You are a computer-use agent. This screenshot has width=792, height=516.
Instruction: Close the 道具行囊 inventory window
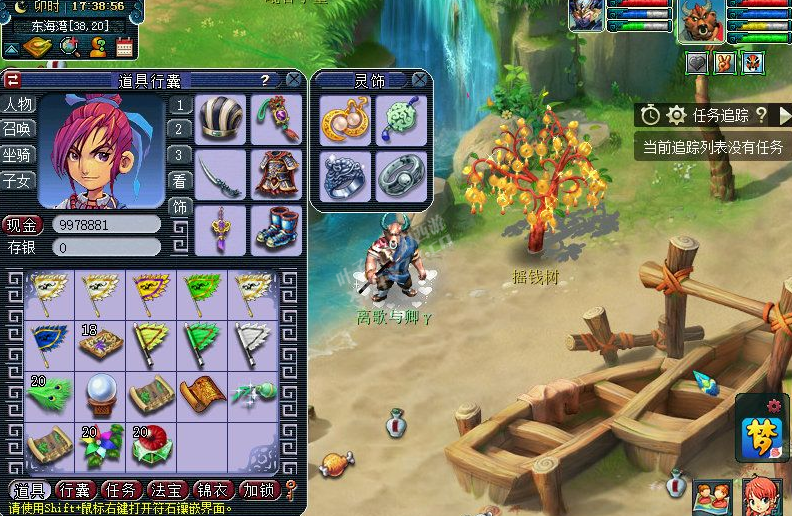[293, 79]
